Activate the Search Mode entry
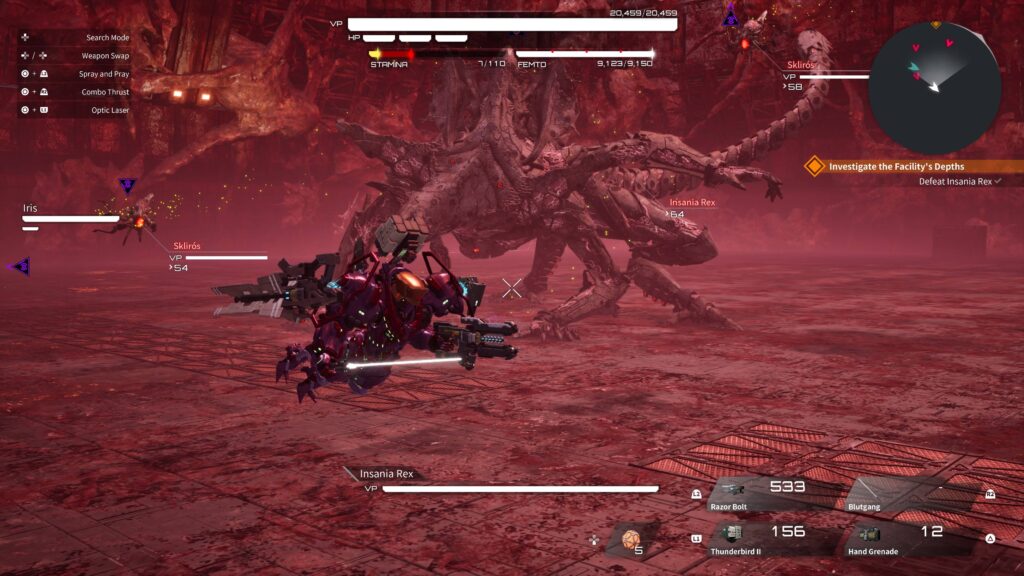Image resolution: width=1024 pixels, height=576 pixels. click(x=107, y=38)
